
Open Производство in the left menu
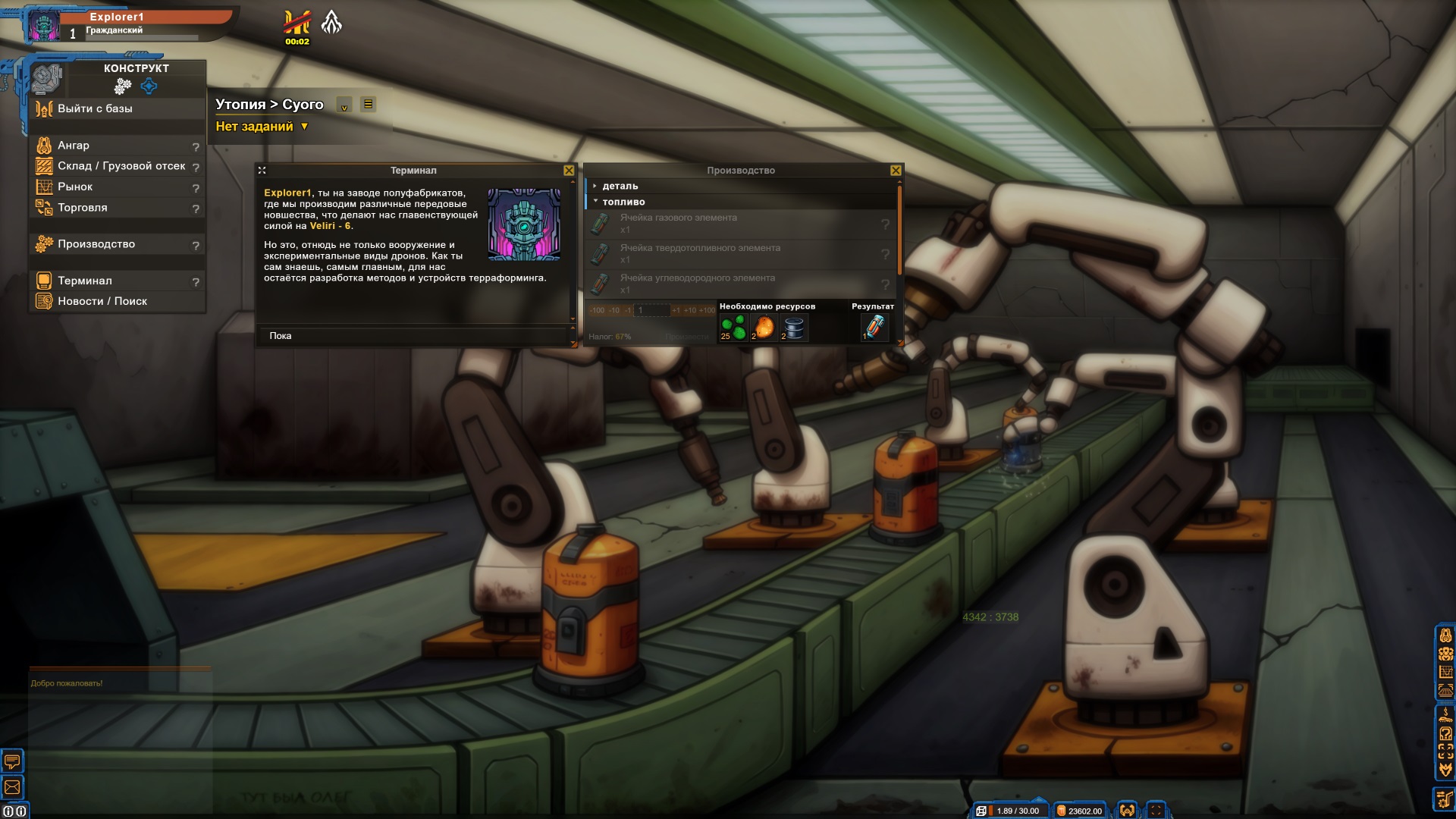click(96, 243)
